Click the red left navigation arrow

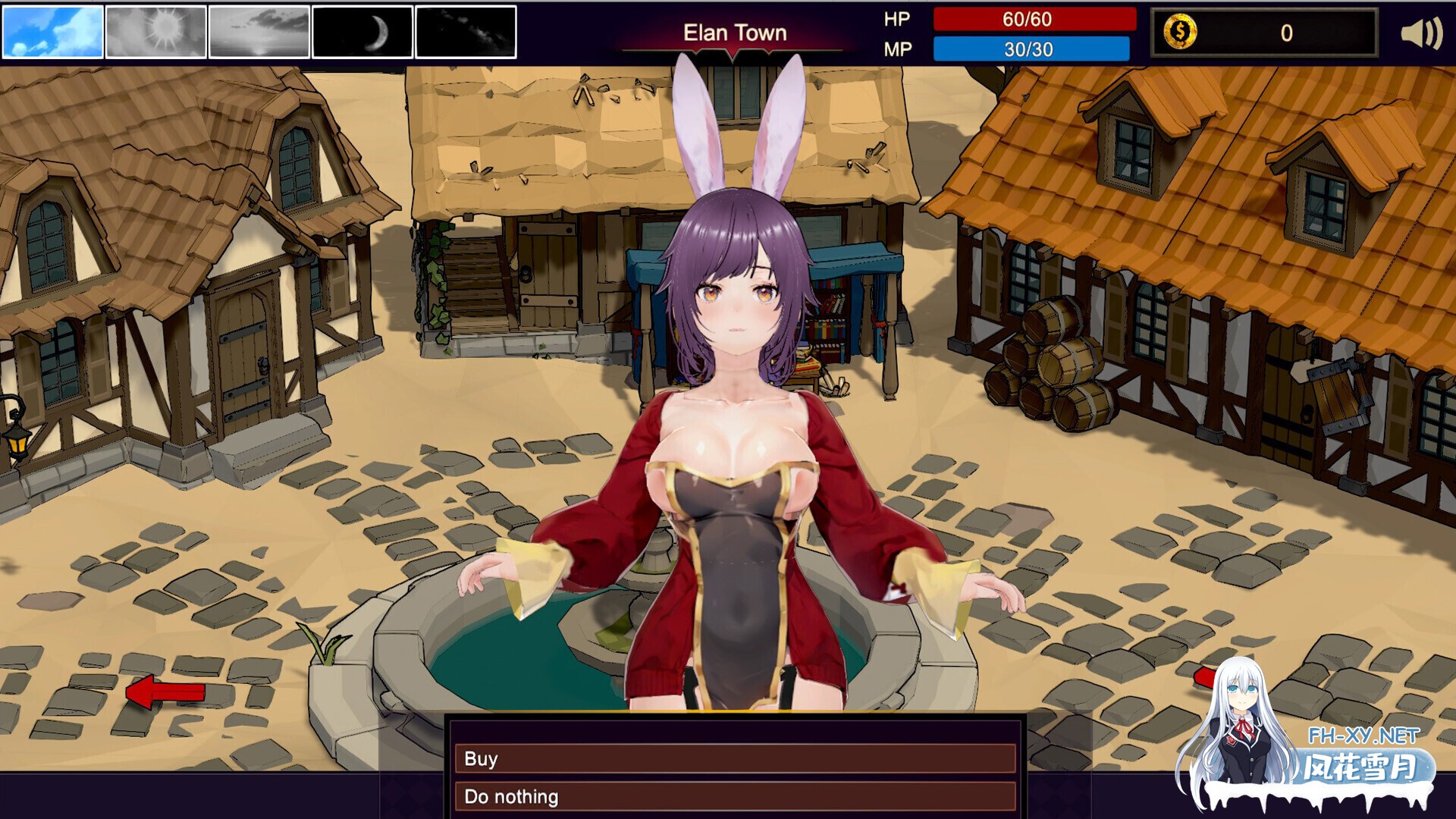click(165, 691)
